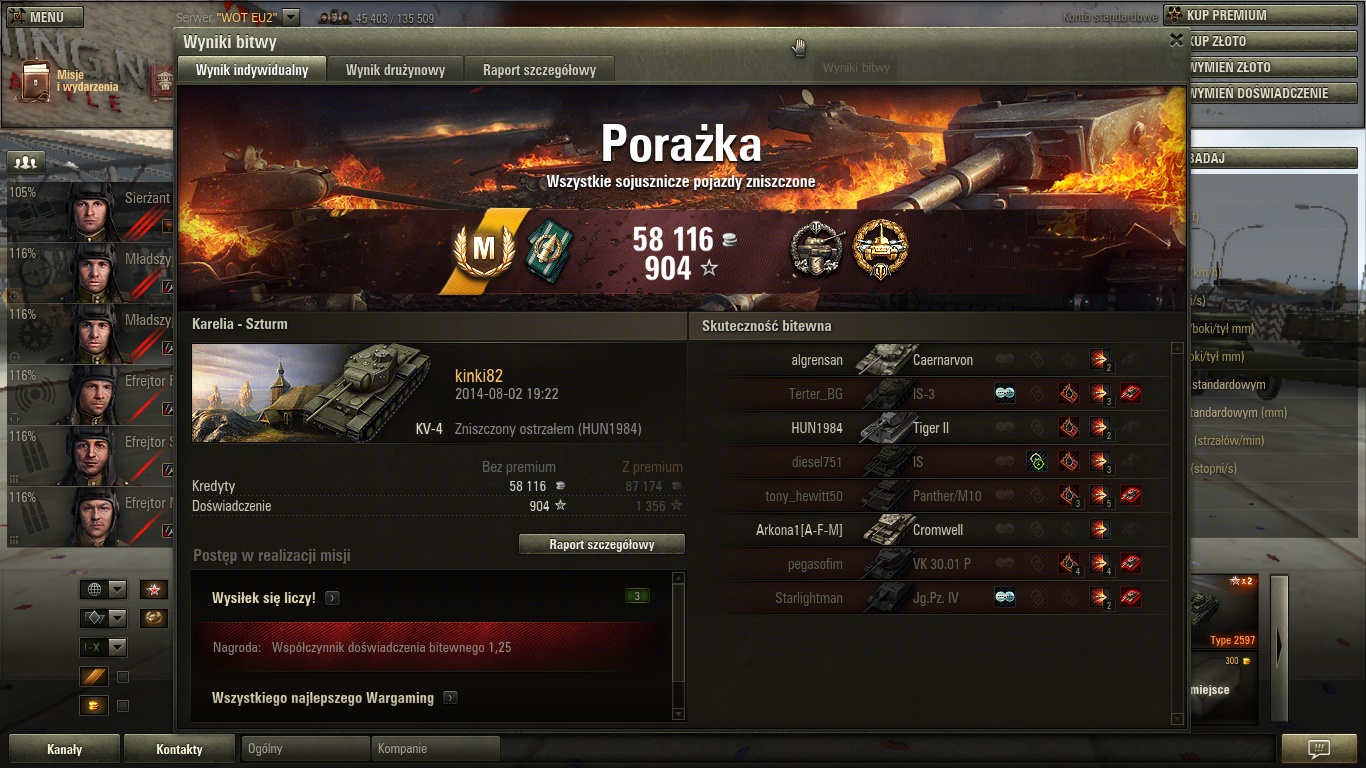The height and width of the screenshot is (768, 1366).
Task: Open the Kanały chat channels
Action: coord(65,749)
